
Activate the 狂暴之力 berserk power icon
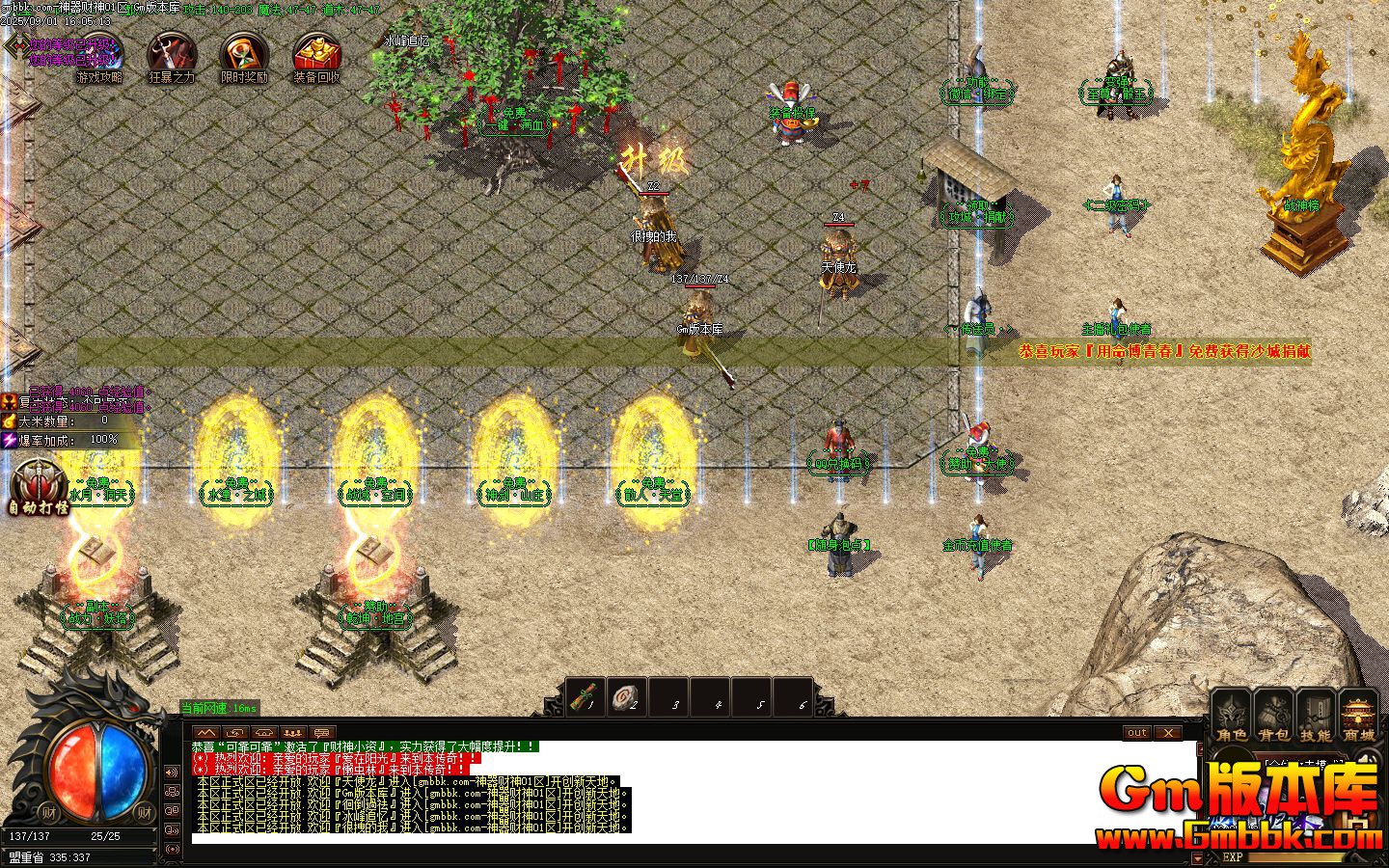click(x=172, y=57)
